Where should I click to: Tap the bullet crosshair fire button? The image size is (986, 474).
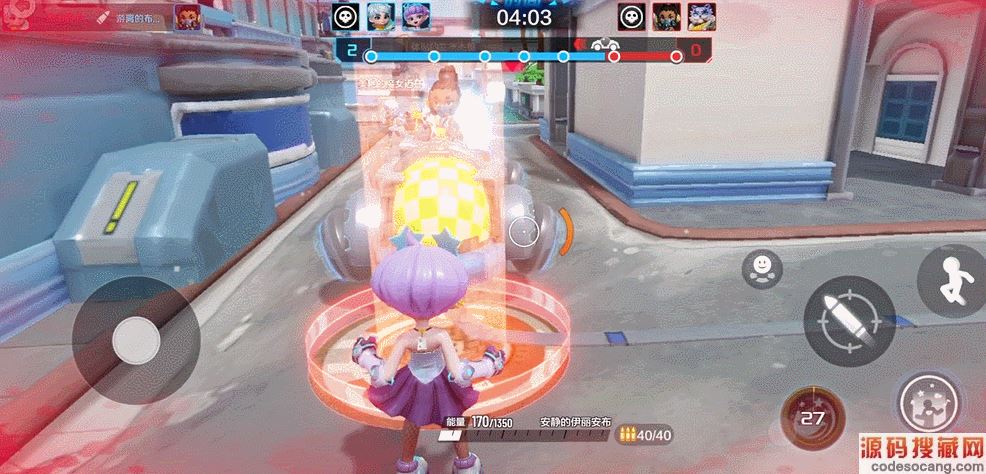(841, 321)
